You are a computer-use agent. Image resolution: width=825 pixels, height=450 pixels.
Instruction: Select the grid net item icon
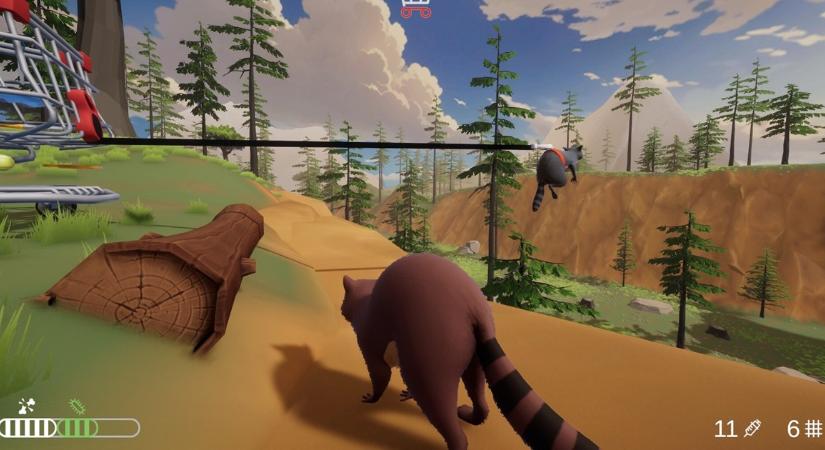click(x=813, y=429)
